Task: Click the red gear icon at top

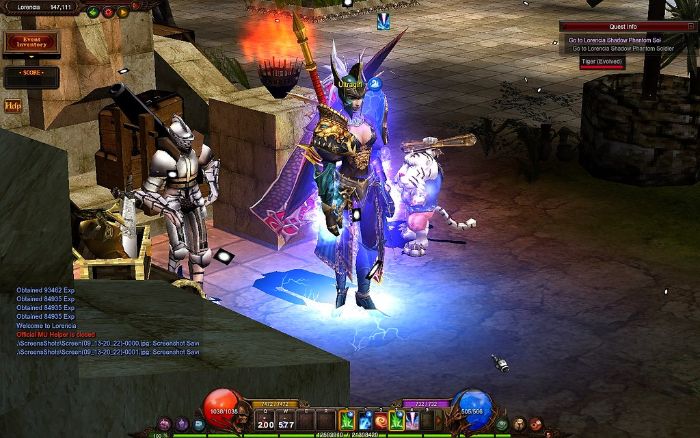Action: (108, 12)
